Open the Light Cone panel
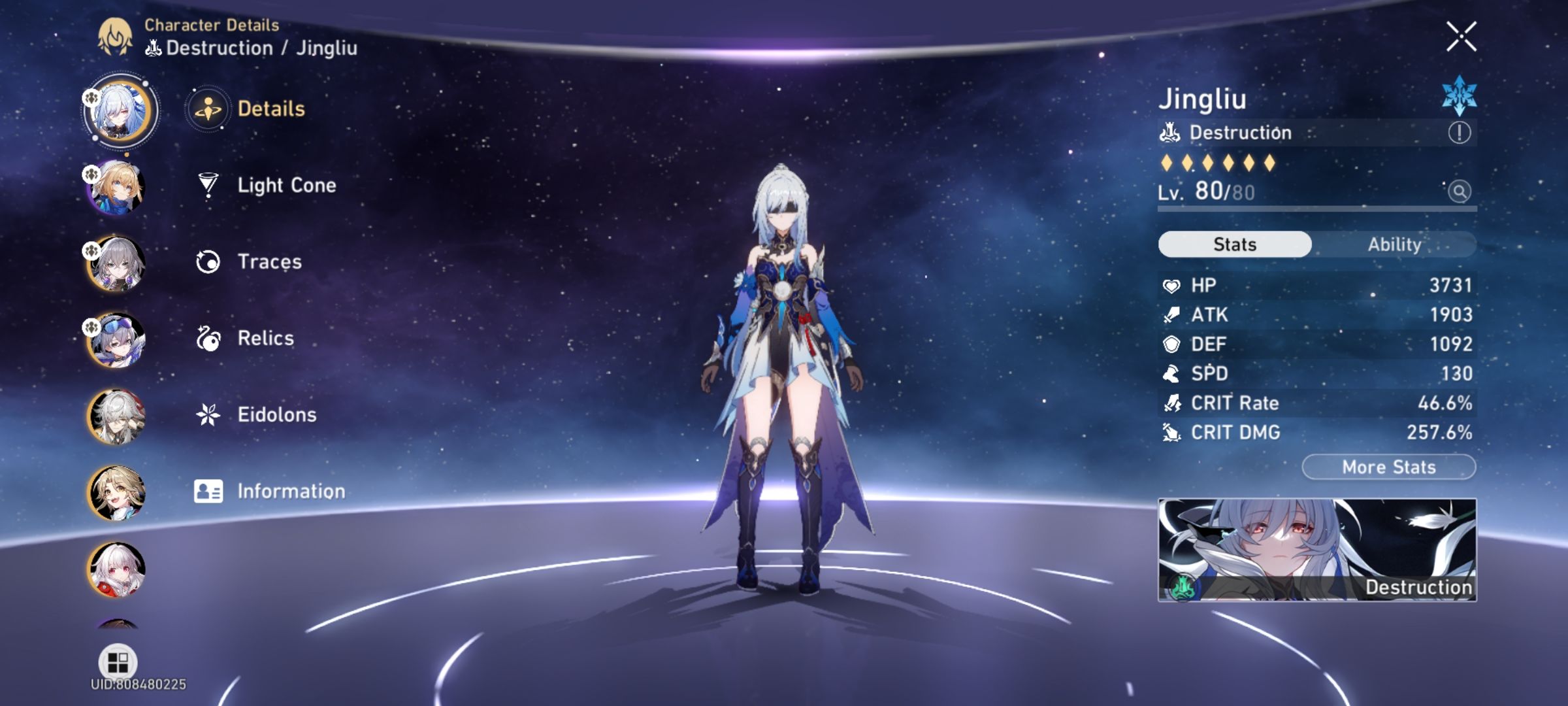The height and width of the screenshot is (706, 1568). [286, 185]
